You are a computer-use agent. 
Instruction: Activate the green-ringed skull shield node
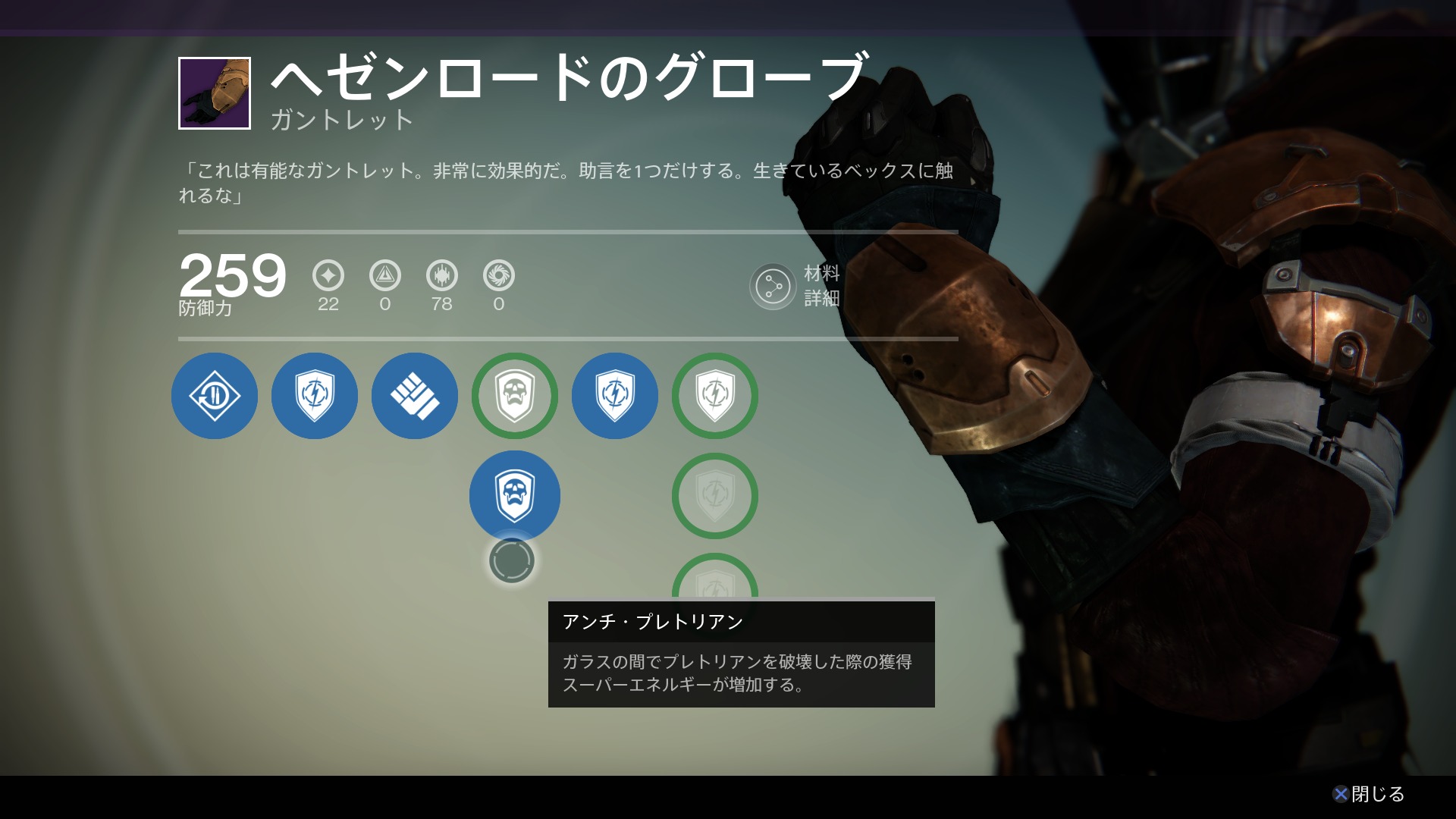[x=515, y=396]
